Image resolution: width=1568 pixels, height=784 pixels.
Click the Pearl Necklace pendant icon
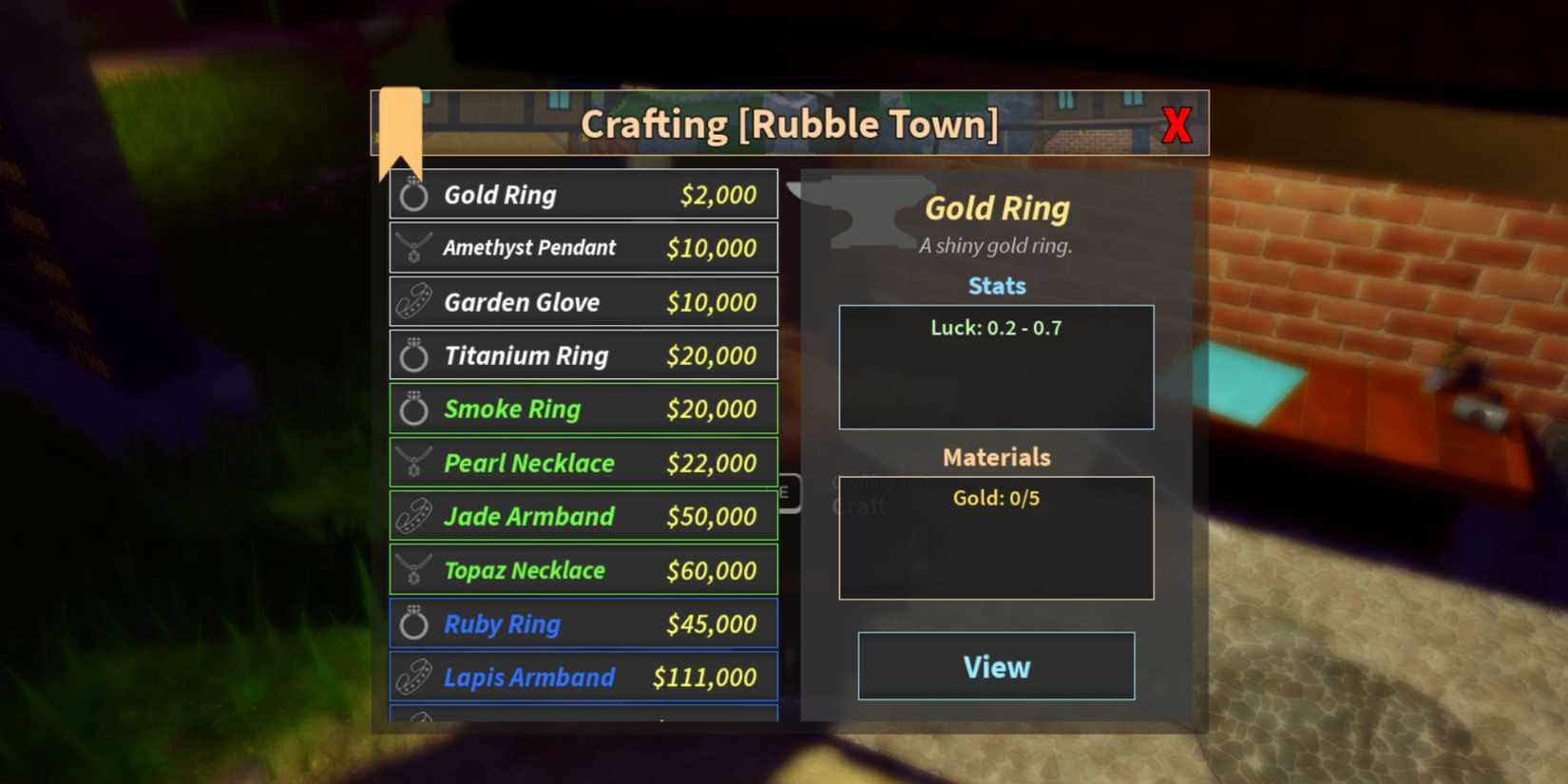click(413, 463)
